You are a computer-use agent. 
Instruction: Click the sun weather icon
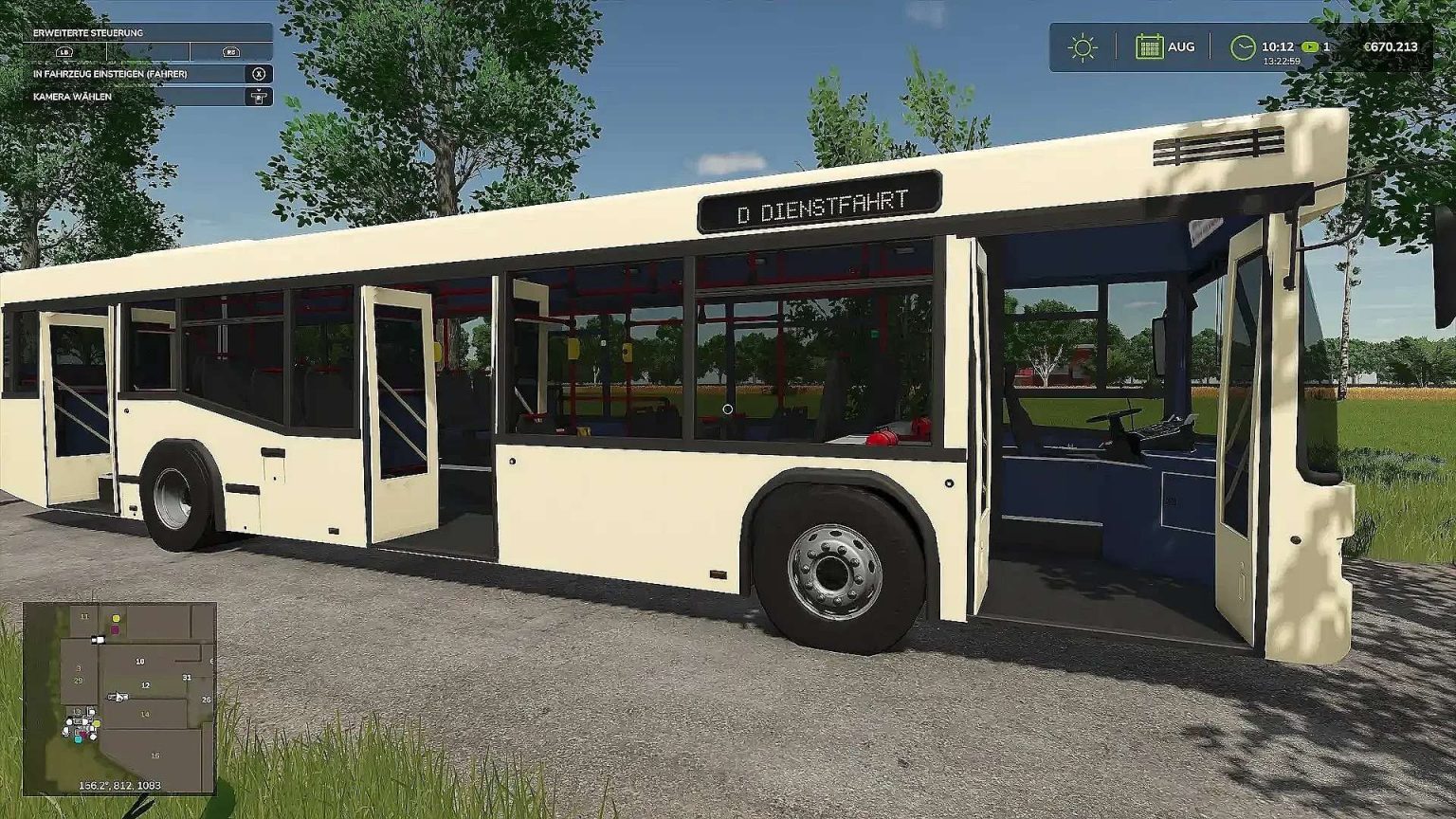[x=1080, y=45]
